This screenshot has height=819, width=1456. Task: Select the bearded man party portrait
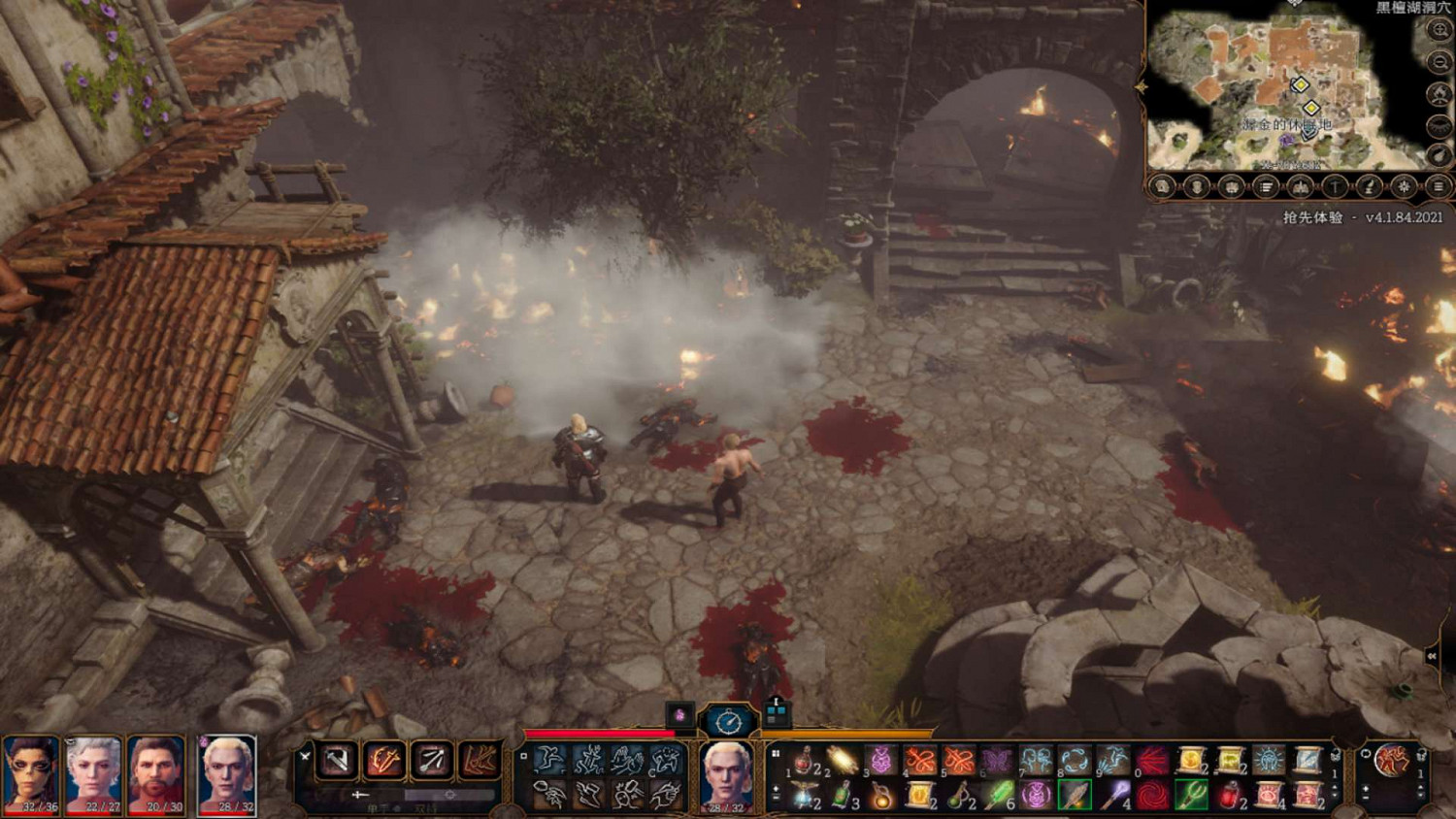coord(156,773)
